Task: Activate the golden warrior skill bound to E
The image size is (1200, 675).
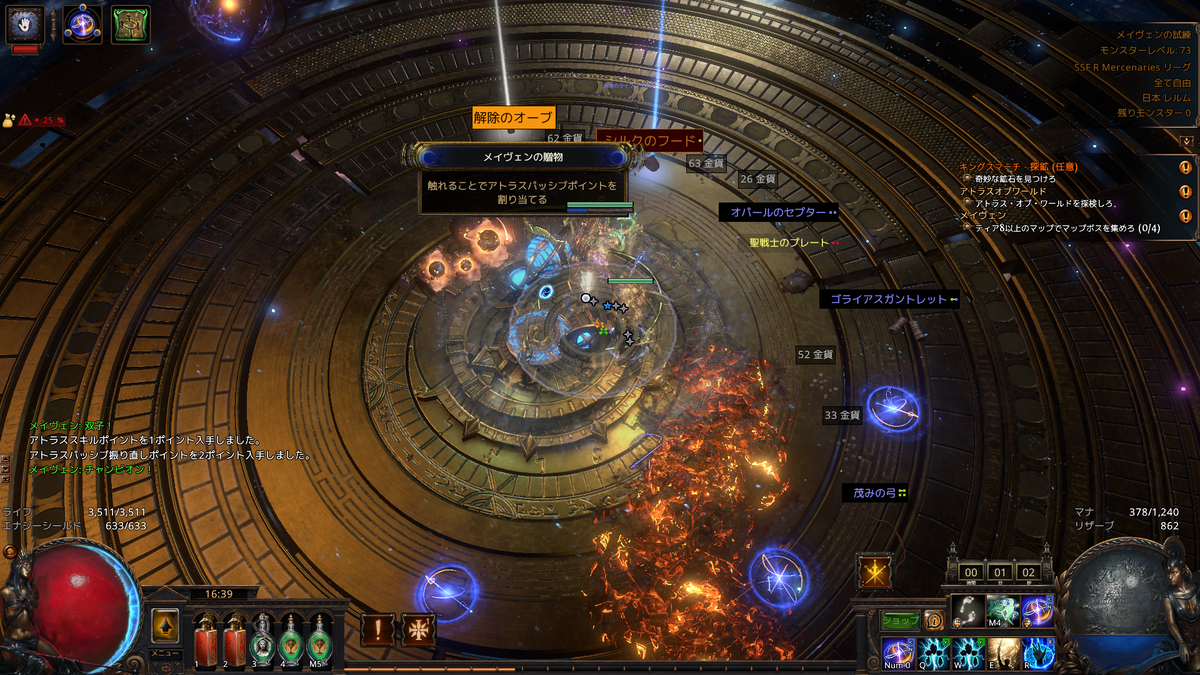Action: point(1003,653)
